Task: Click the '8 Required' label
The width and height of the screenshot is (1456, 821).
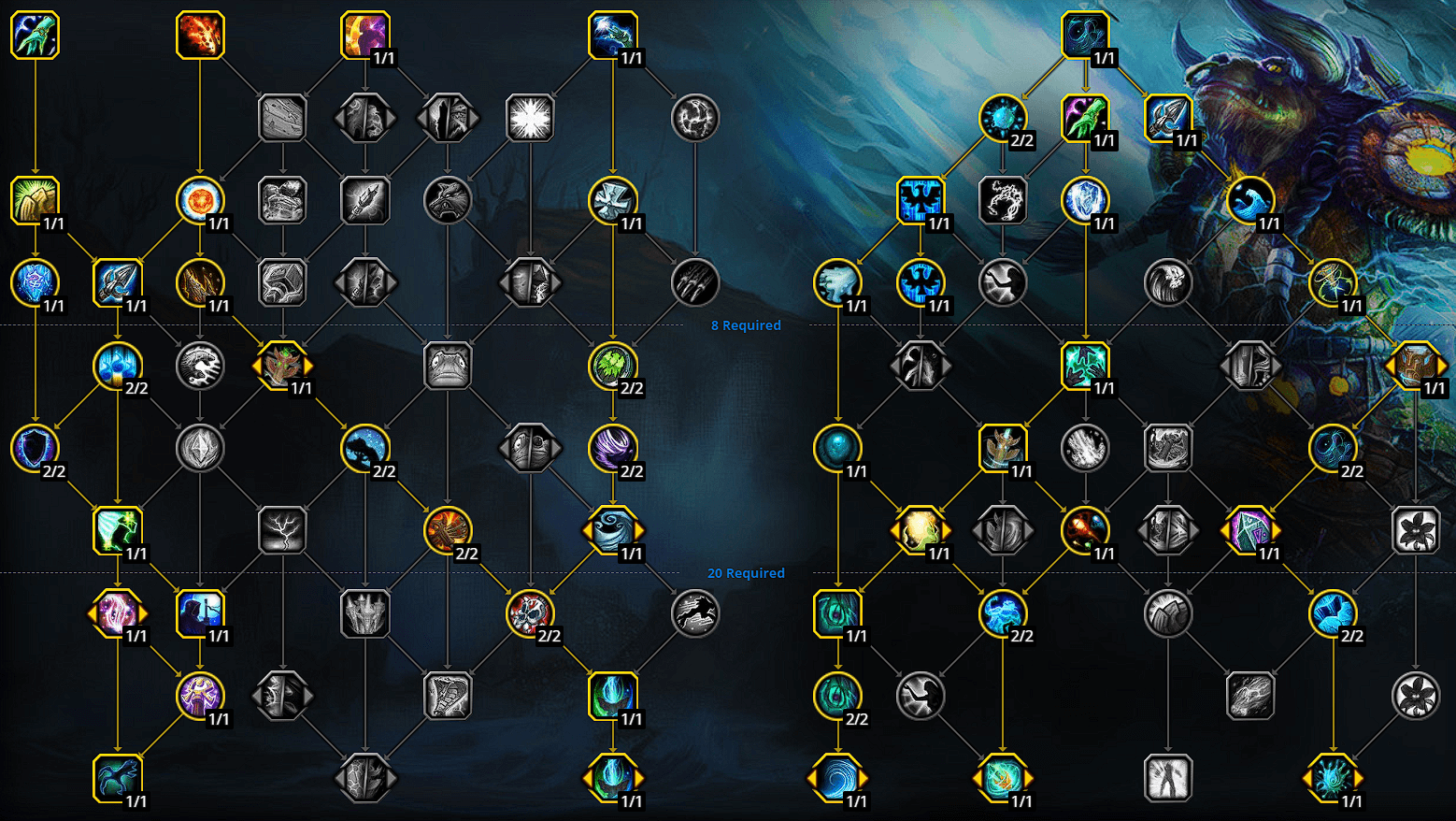Action: 746,325
